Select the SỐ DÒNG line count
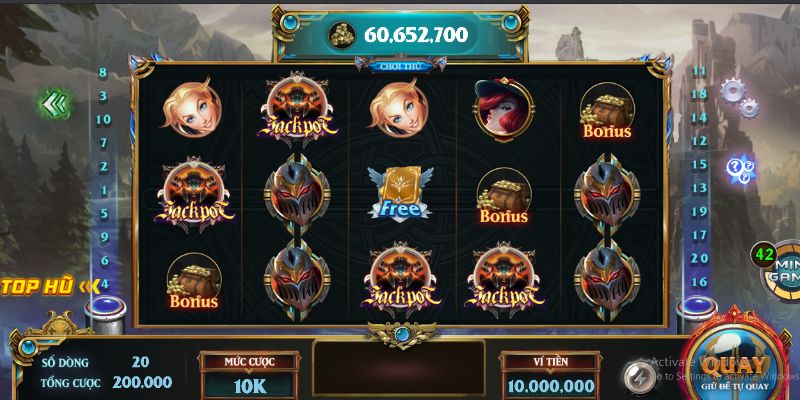Viewport: 800px width, 400px height. pyautogui.click(x=140, y=362)
